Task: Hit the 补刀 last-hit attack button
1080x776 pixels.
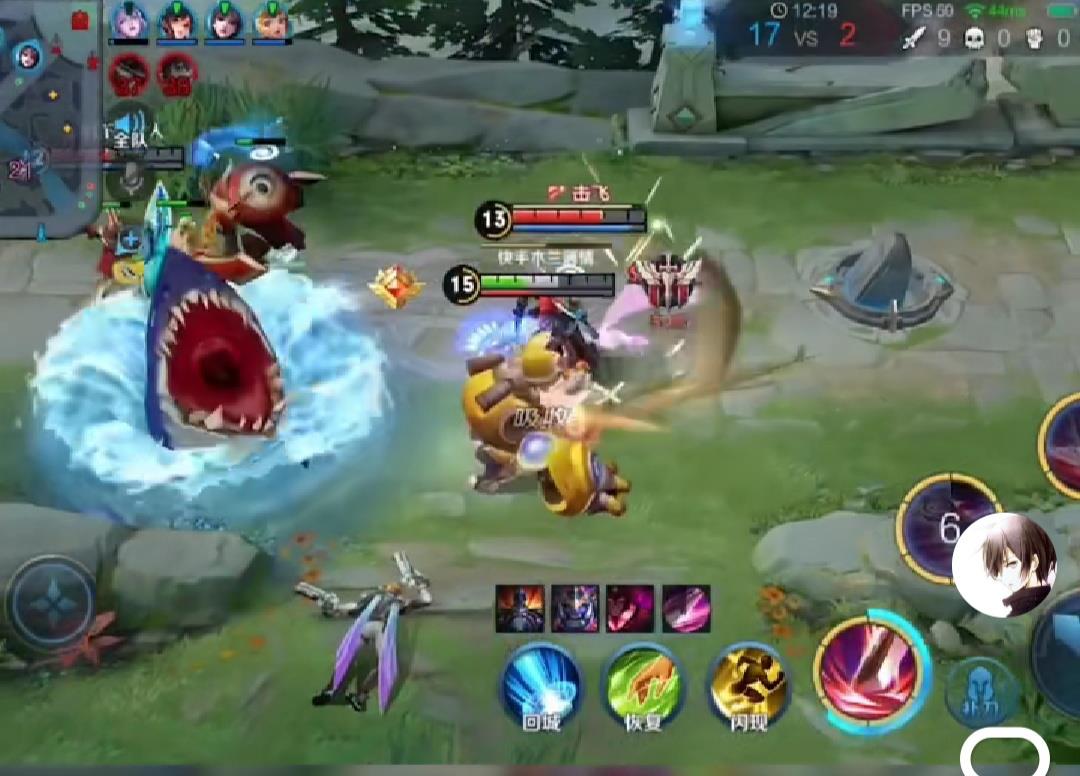Action: coord(983,692)
